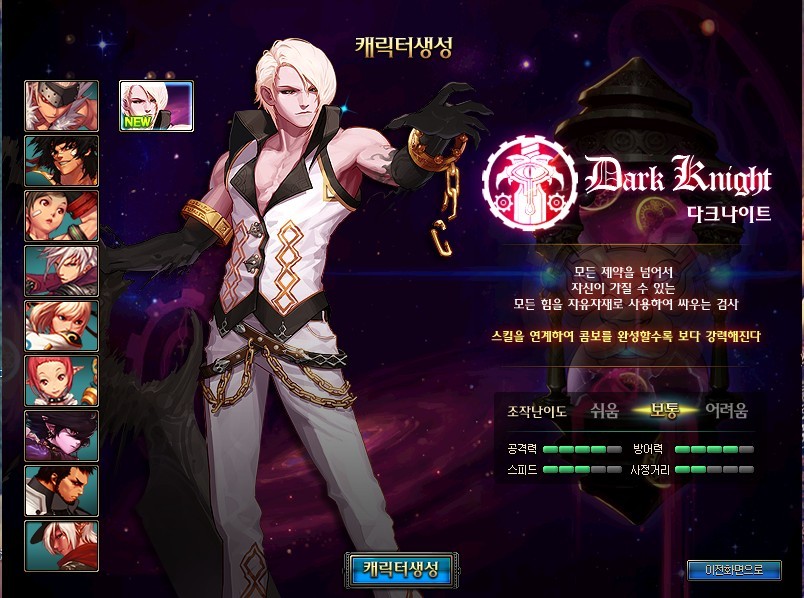This screenshot has width=804, height=598.
Task: Create the character with the 캐릭터생성 button
Action: (400, 569)
